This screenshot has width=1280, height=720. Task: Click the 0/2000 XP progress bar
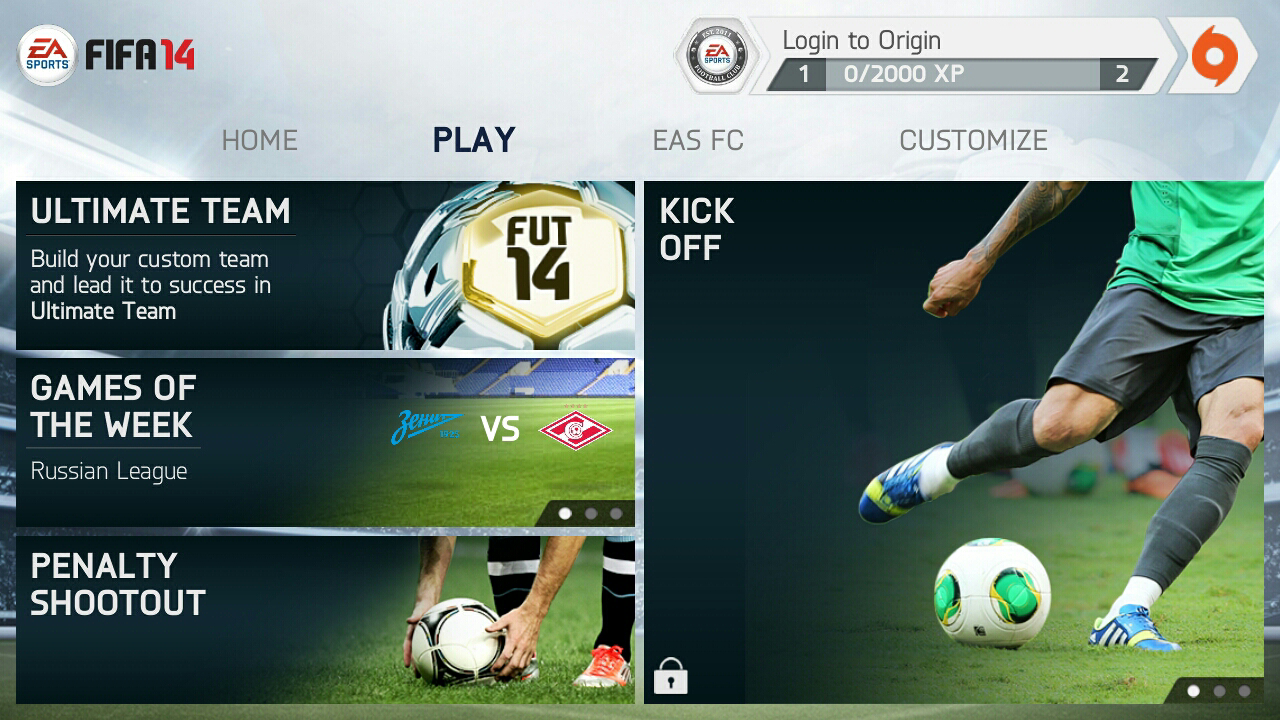(x=965, y=73)
